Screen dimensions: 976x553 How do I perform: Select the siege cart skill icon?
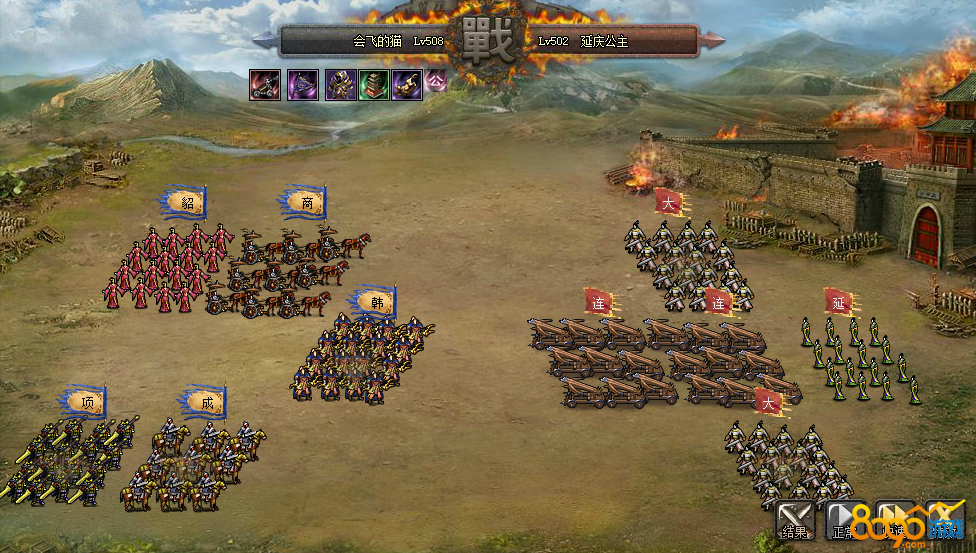pos(265,84)
